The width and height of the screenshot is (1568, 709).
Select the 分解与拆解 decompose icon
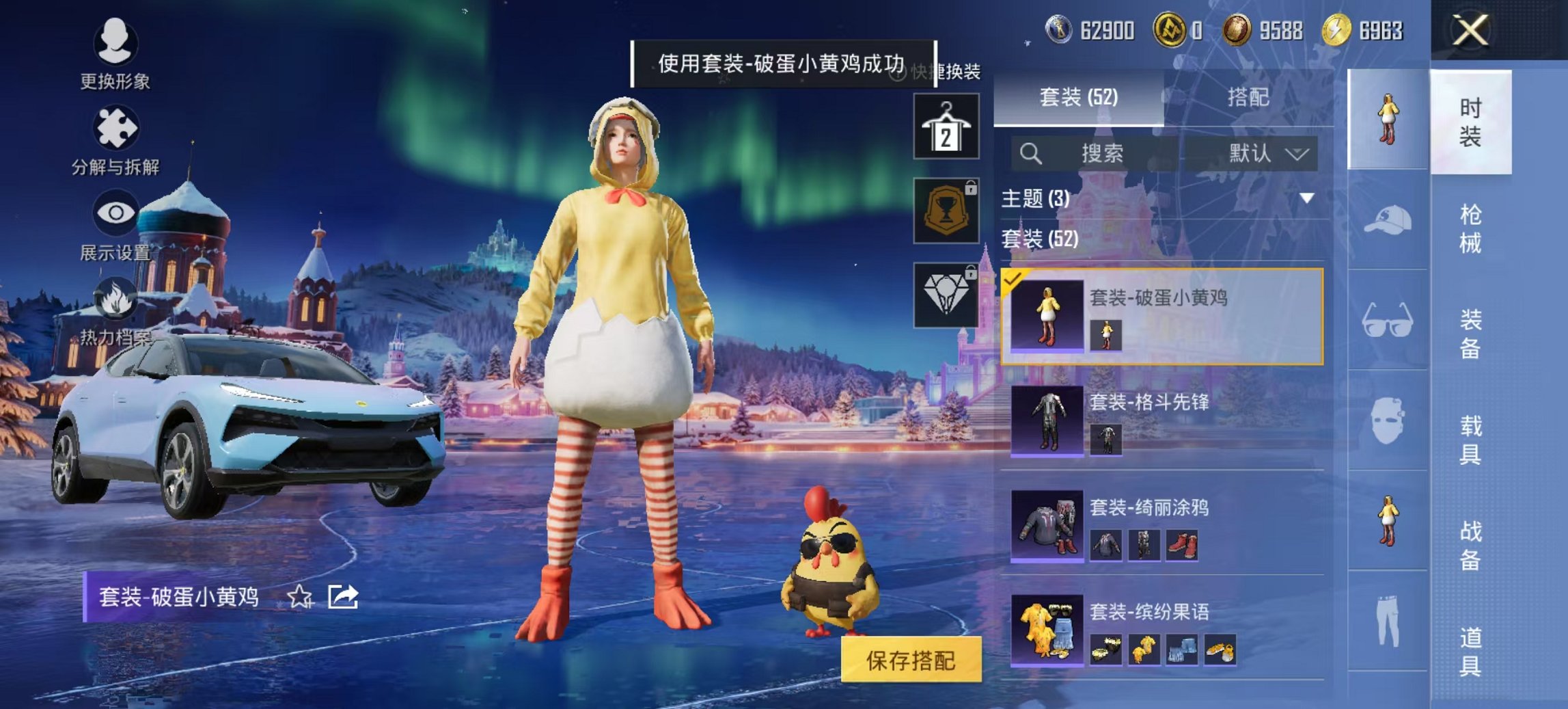click(116, 126)
